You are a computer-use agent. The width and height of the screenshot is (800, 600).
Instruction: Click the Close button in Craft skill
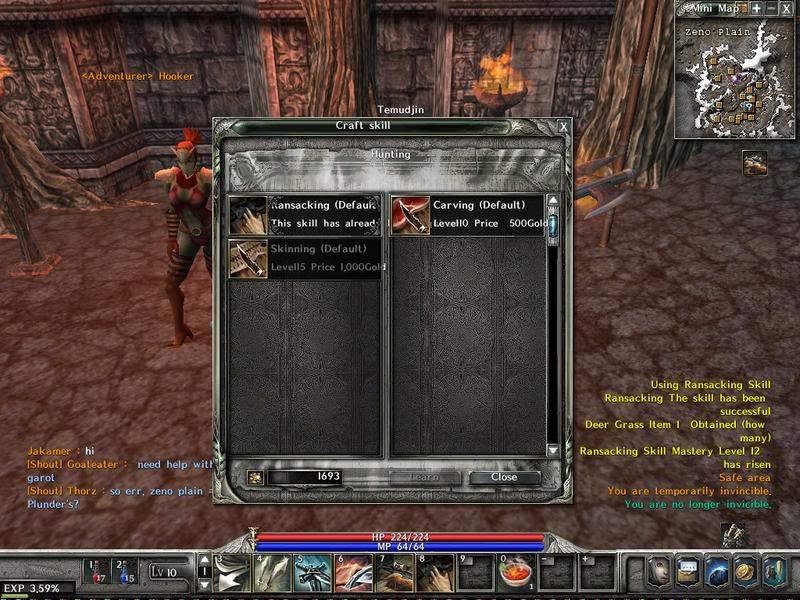coord(504,477)
